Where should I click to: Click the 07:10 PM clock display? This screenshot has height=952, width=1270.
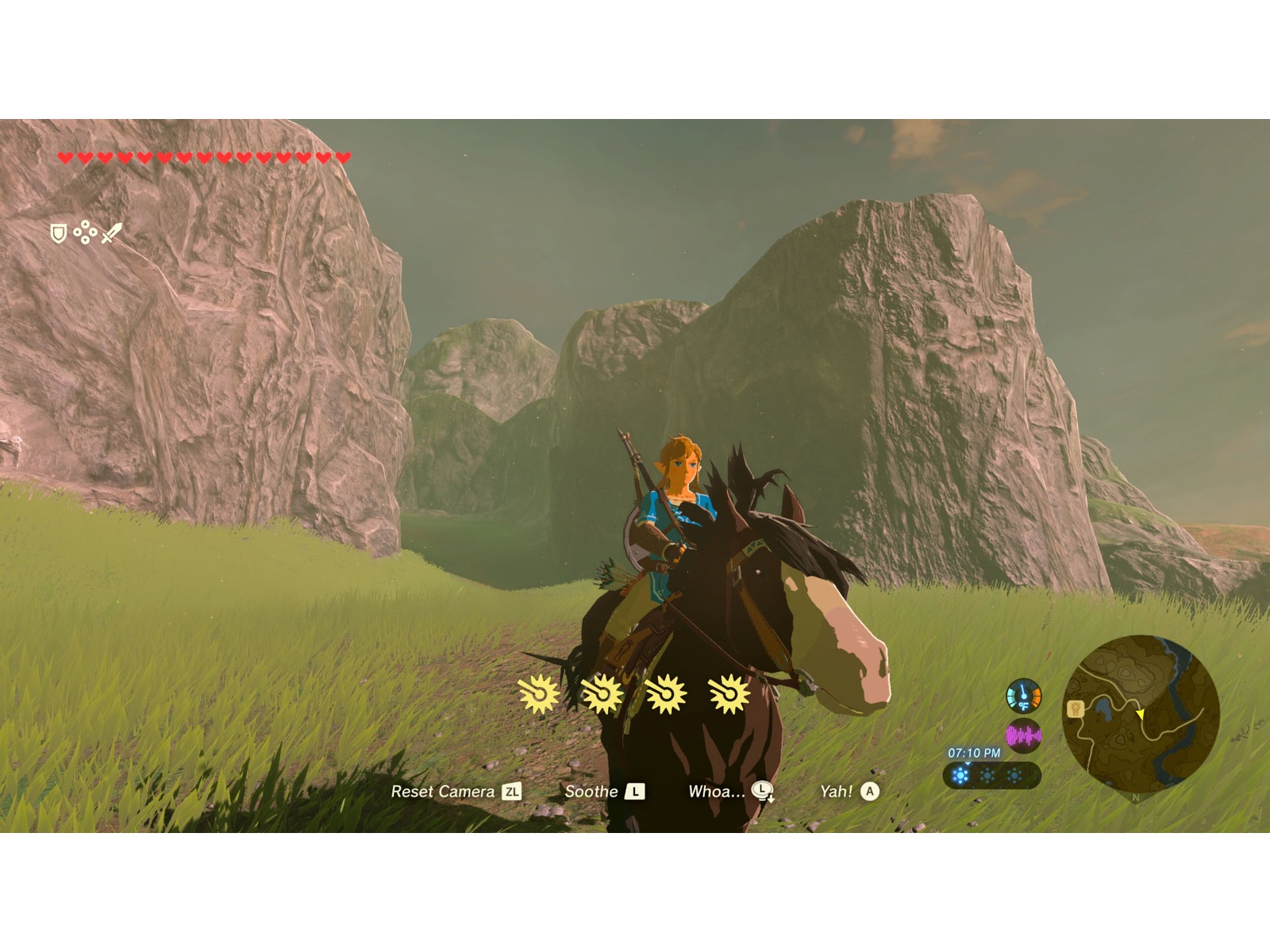[974, 753]
